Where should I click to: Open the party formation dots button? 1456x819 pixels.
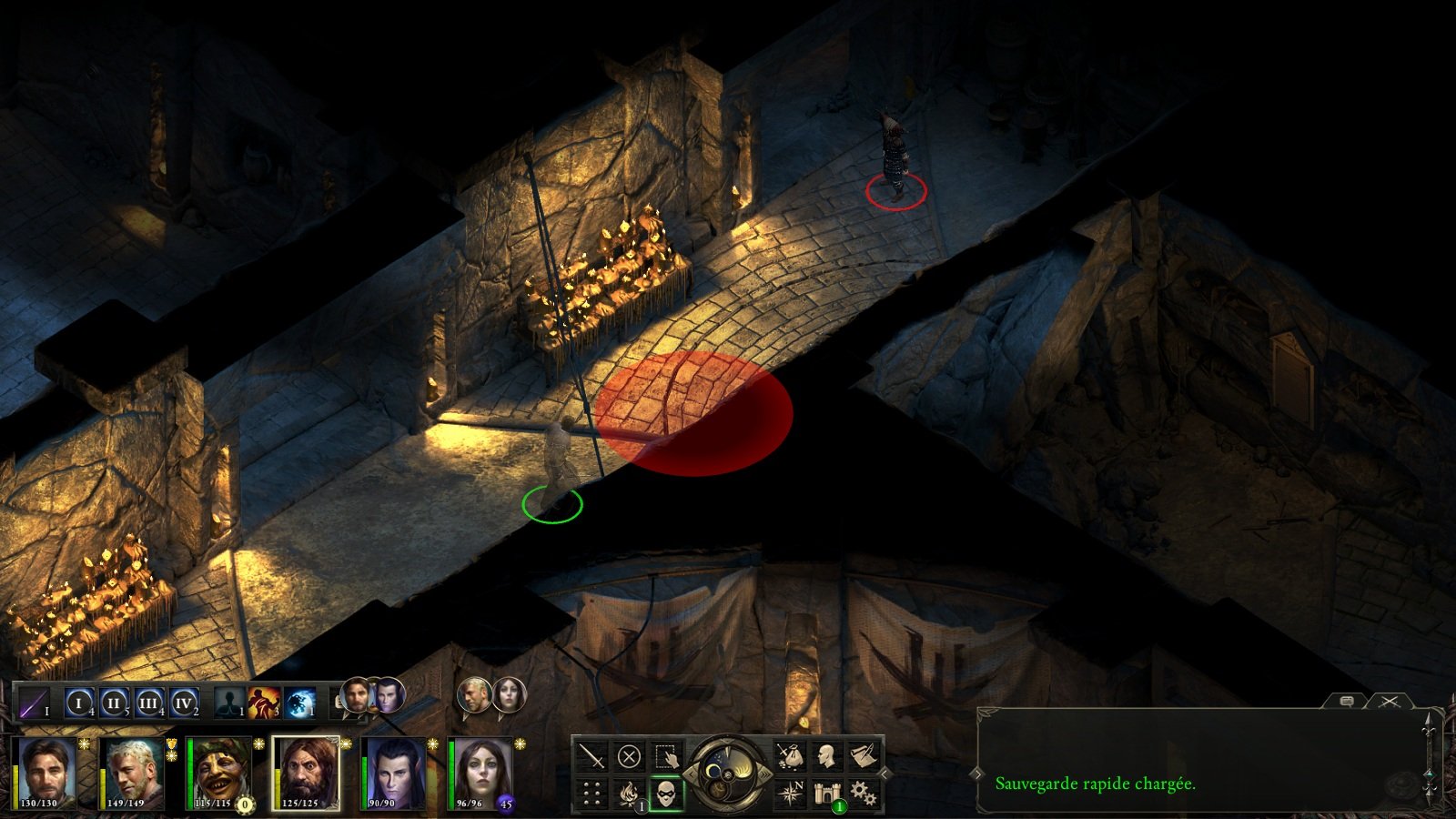click(x=592, y=794)
